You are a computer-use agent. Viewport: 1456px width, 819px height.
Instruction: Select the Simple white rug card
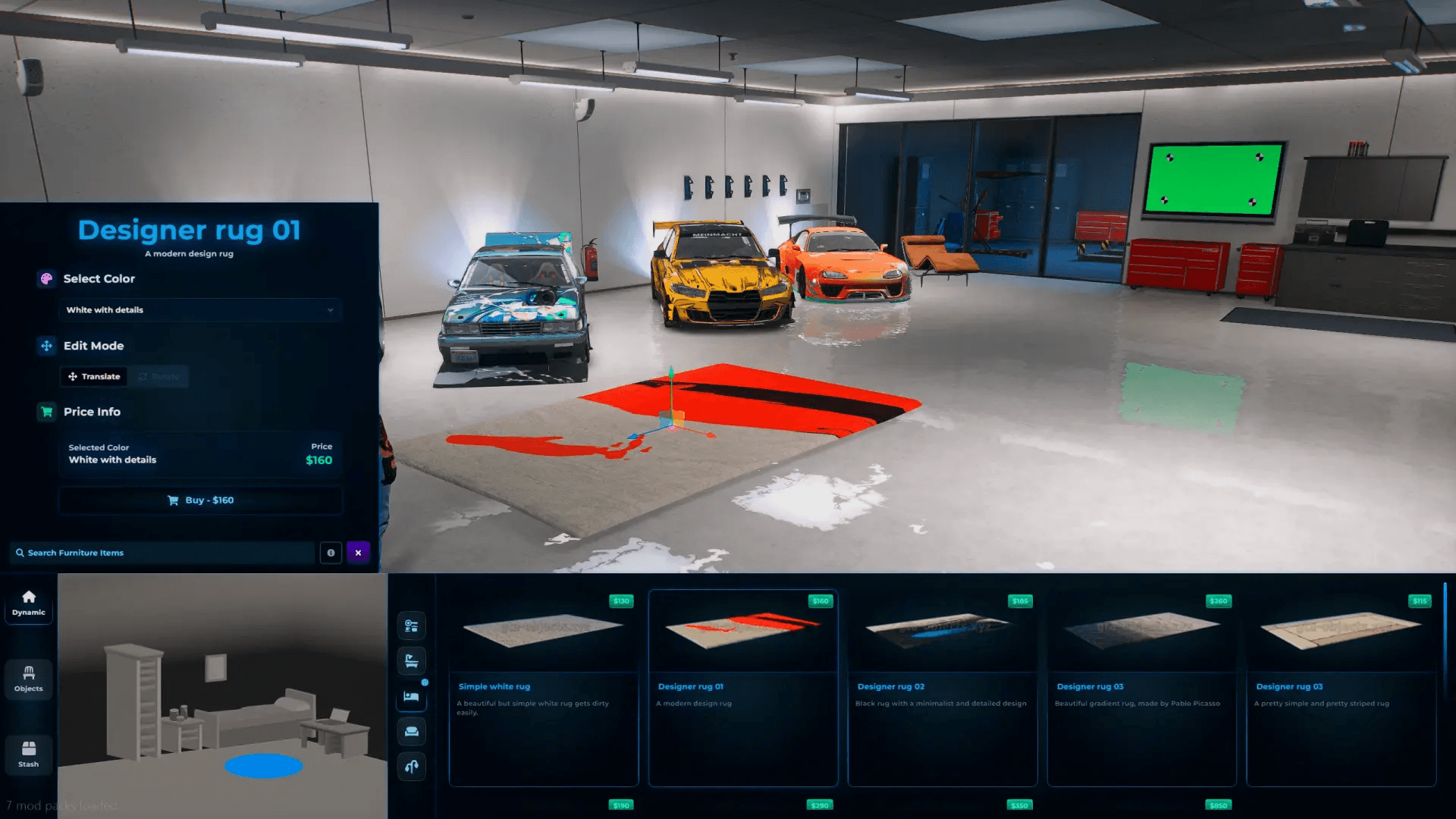544,686
